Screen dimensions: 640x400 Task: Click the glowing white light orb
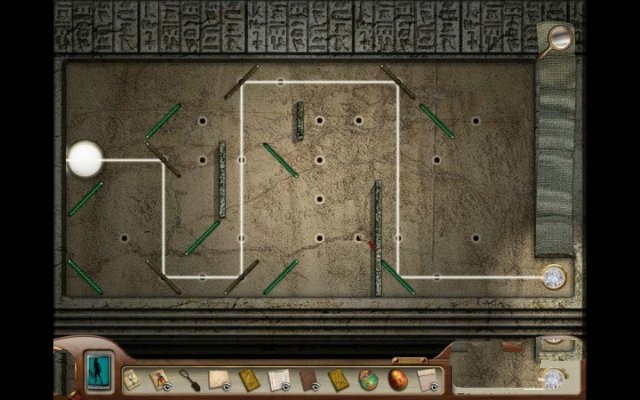coord(84,157)
